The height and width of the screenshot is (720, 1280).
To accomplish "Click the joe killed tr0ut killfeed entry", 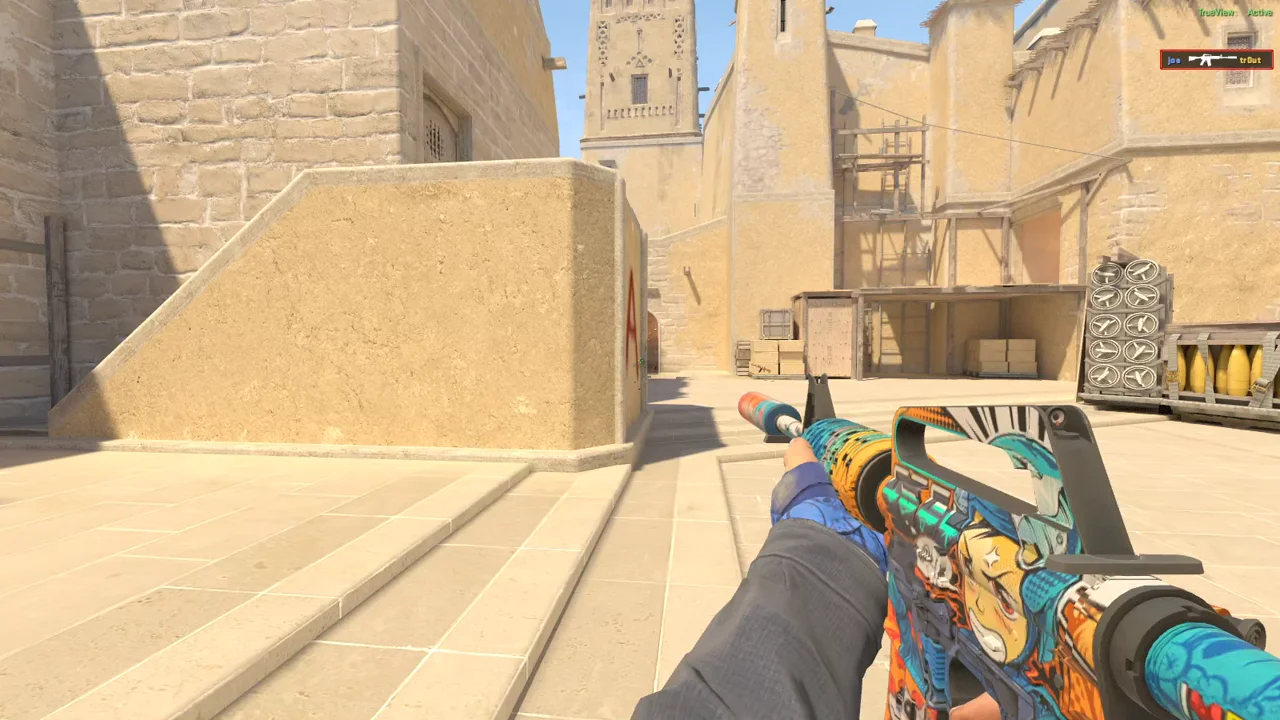I will tap(1216, 60).
